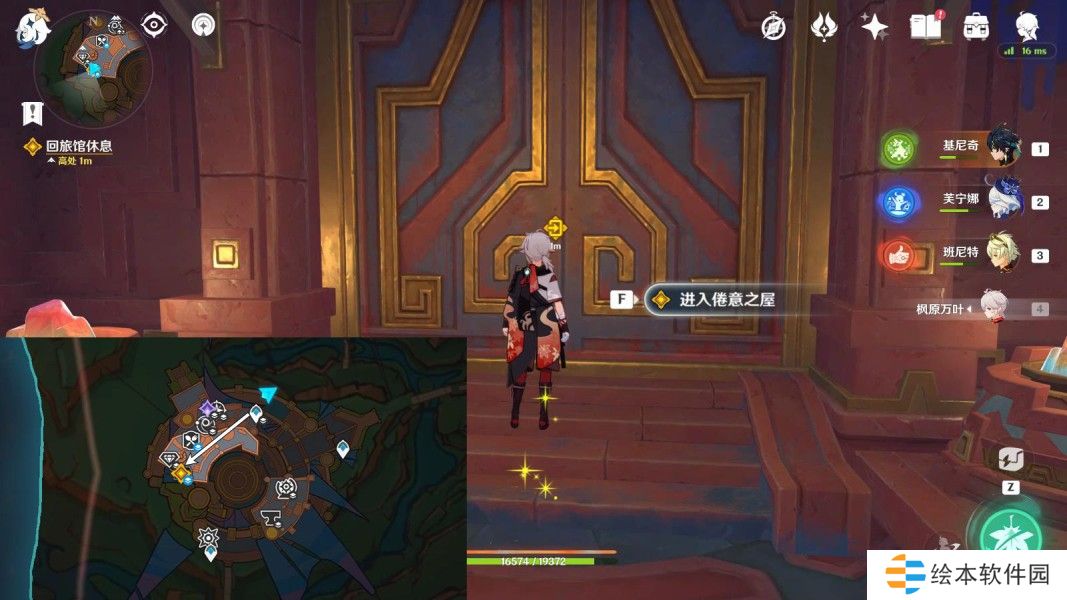Open the character screen icon
This screenshot has width=1067, height=600.
[x=1027, y=25]
